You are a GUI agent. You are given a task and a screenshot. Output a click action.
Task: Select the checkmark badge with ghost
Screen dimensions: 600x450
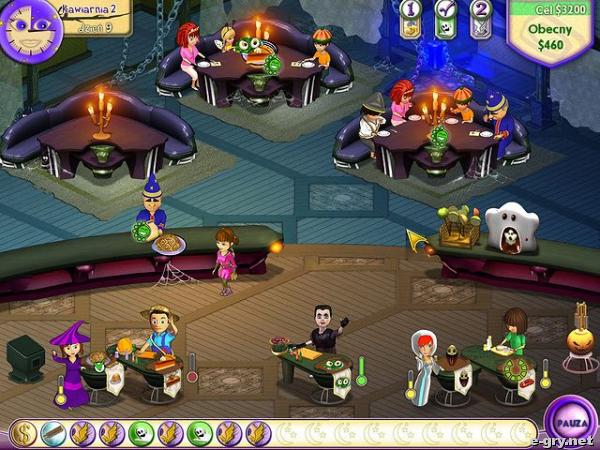tap(446, 18)
